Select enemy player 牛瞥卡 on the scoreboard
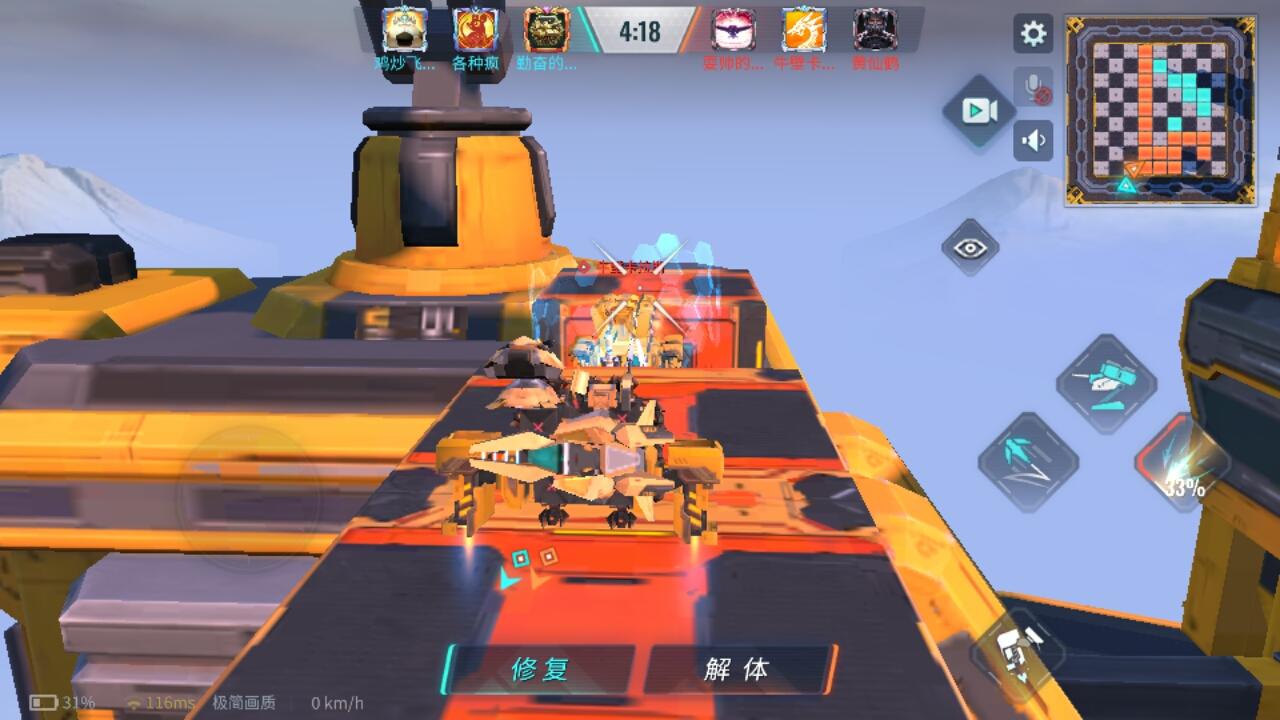Screen dimensions: 1280x720 pyautogui.click(x=800, y=33)
